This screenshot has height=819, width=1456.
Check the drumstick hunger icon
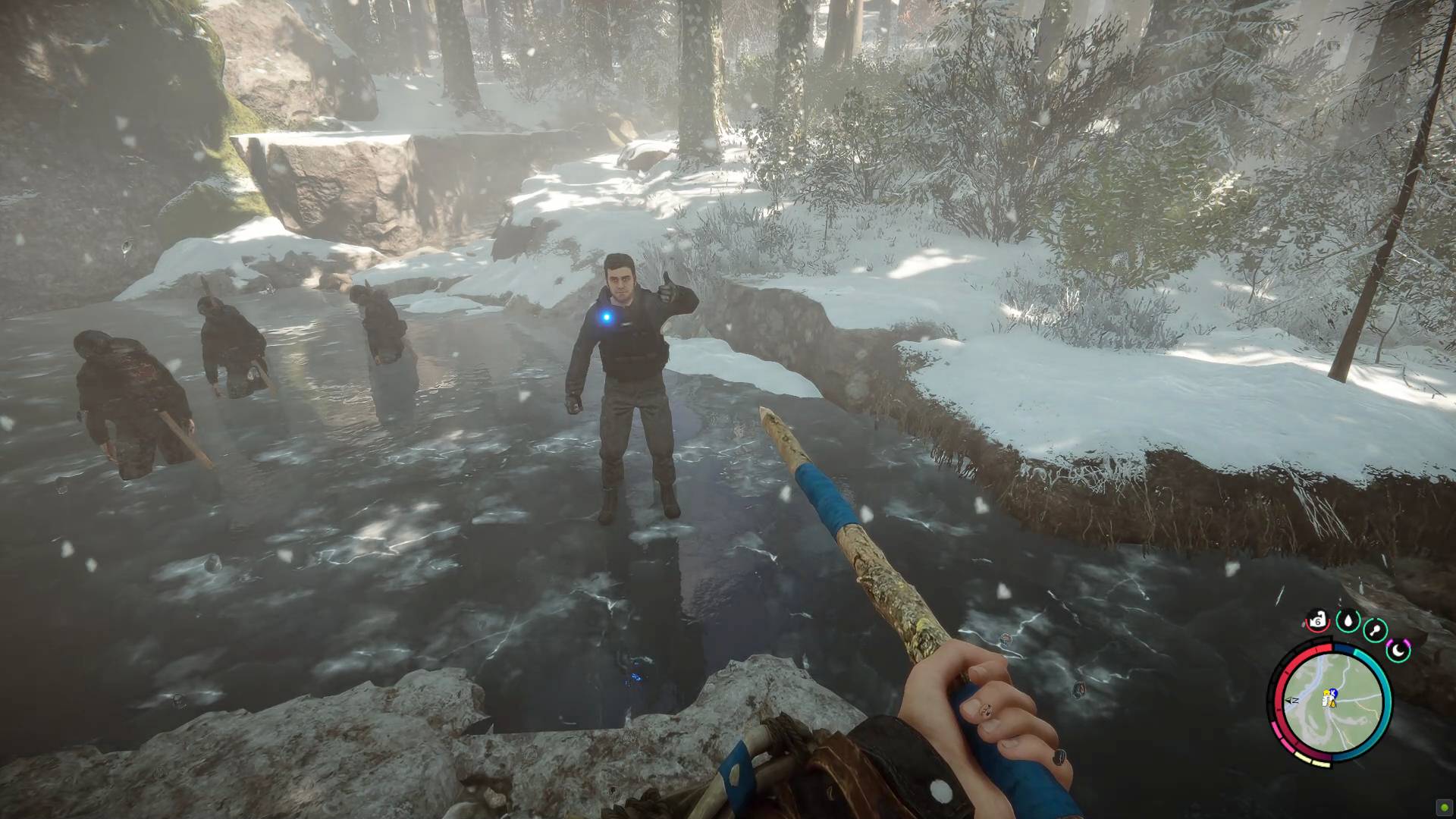pyautogui.click(x=1376, y=630)
